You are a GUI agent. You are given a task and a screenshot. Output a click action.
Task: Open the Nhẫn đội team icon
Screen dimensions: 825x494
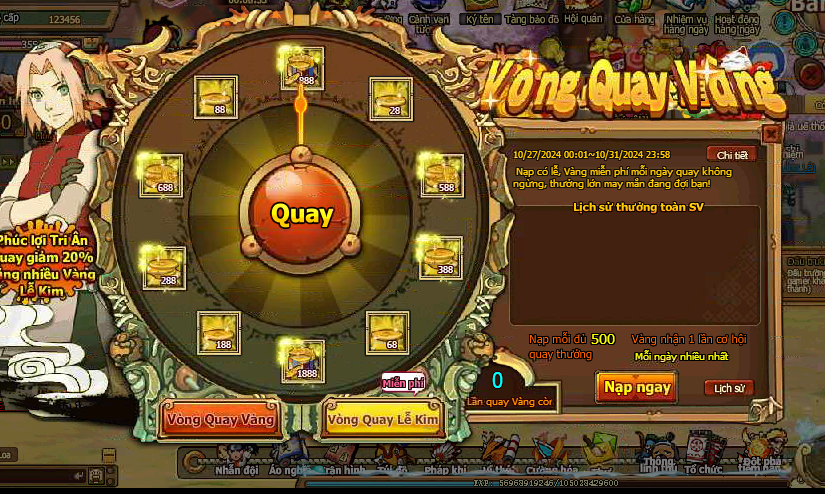pyautogui.click(x=237, y=460)
